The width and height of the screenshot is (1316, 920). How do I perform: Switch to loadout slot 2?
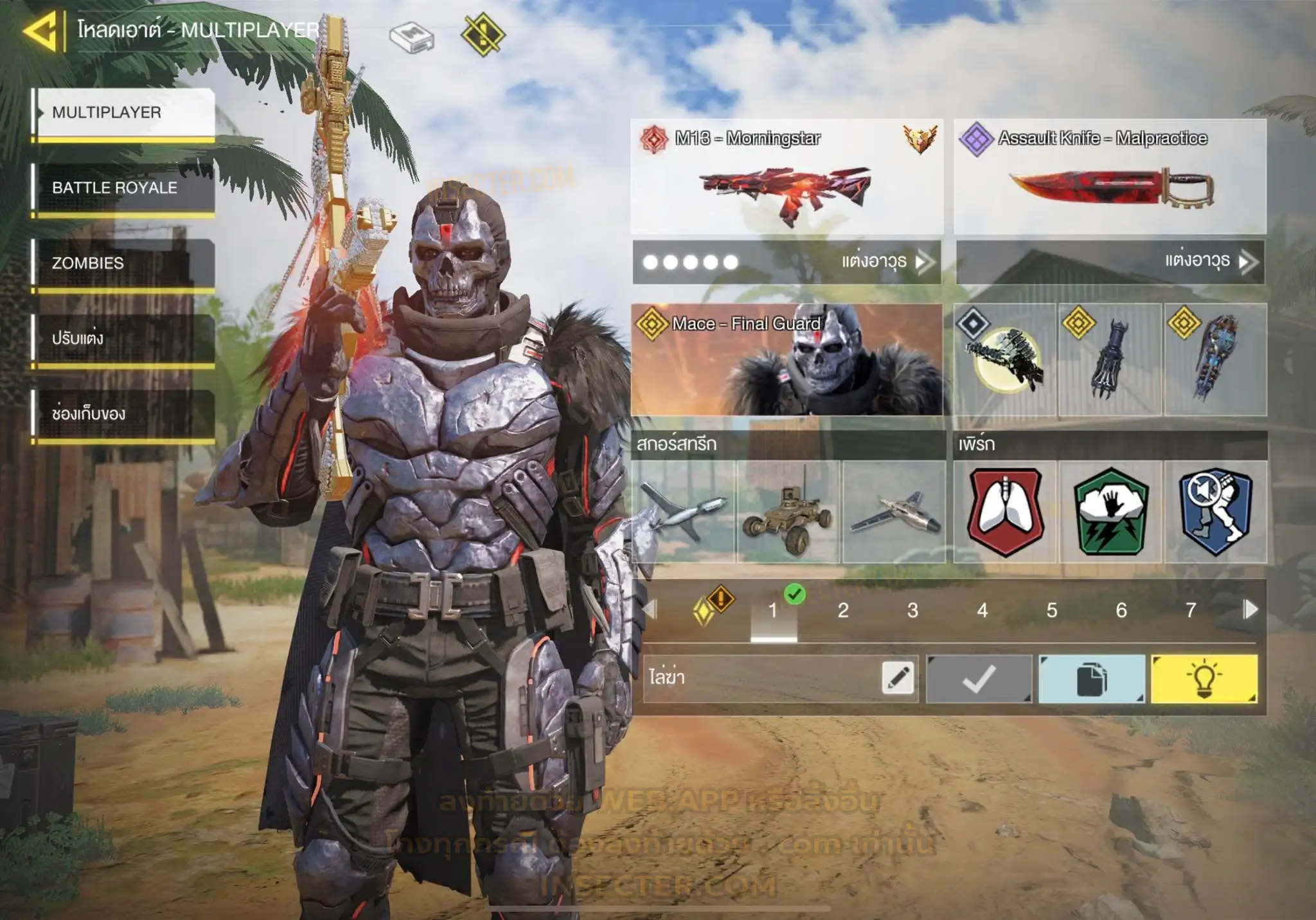coord(843,610)
